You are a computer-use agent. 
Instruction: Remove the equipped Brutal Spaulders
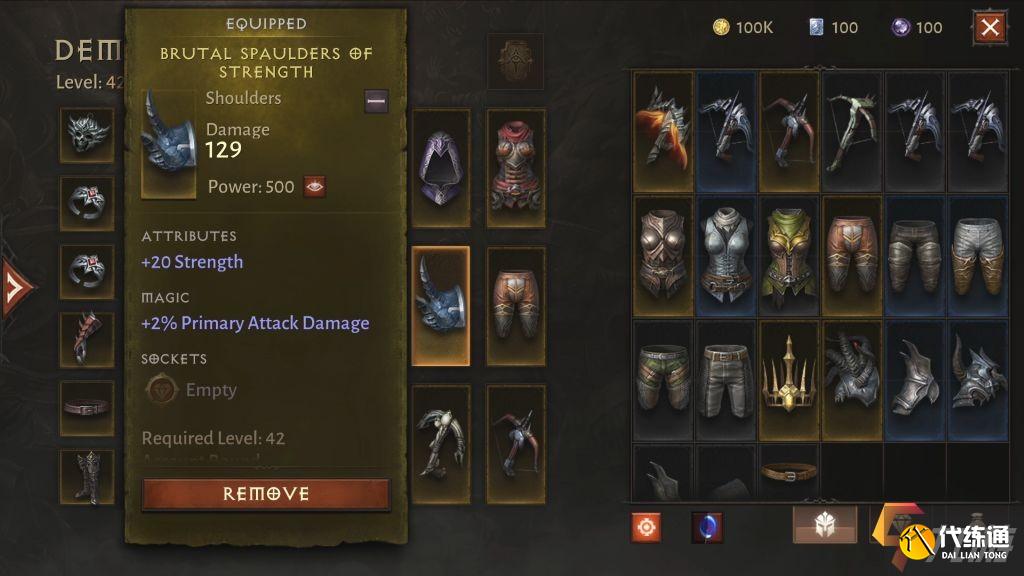click(266, 494)
